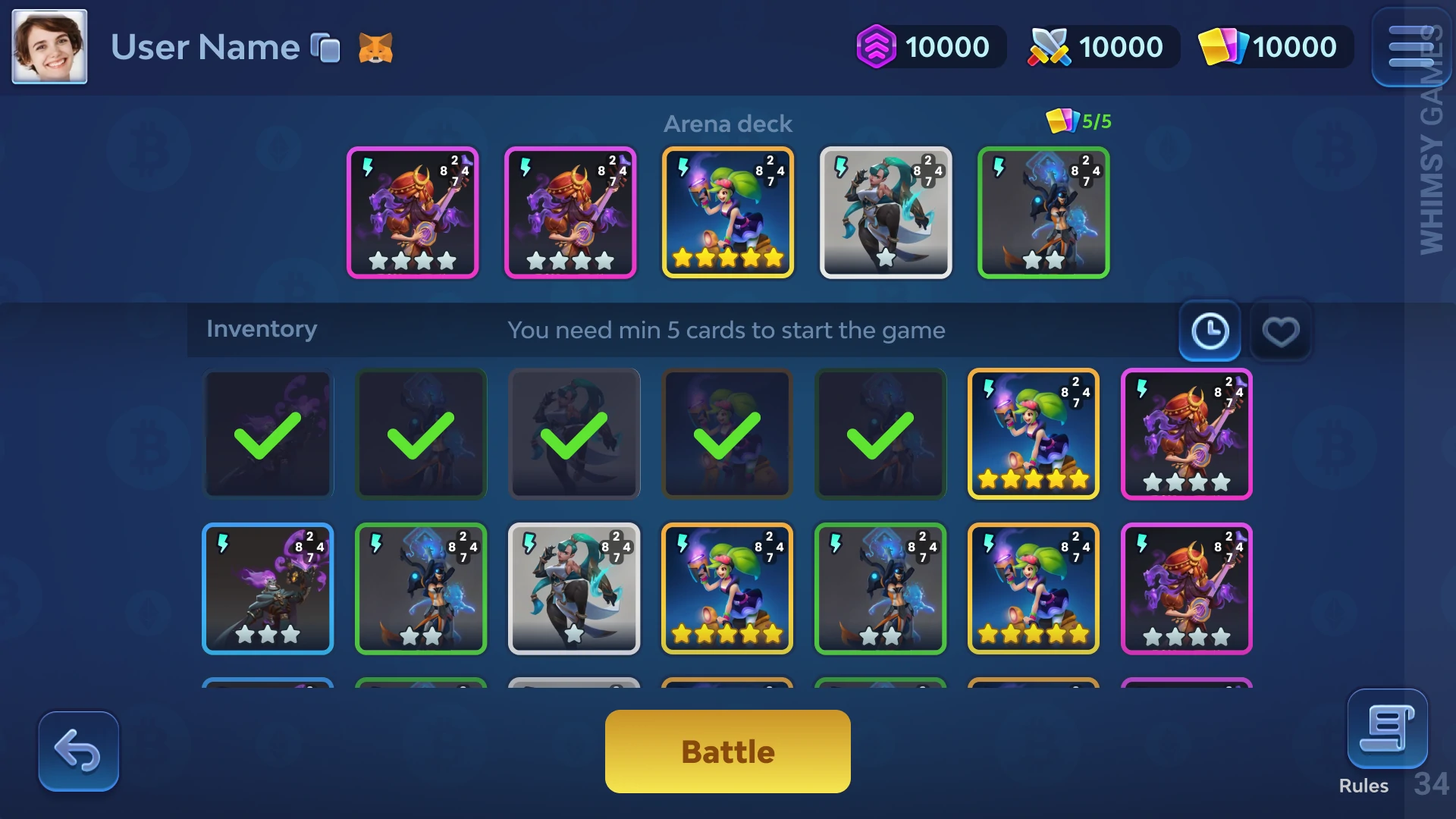Open the Rules scroll
This screenshot has height=819, width=1456.
(1386, 730)
